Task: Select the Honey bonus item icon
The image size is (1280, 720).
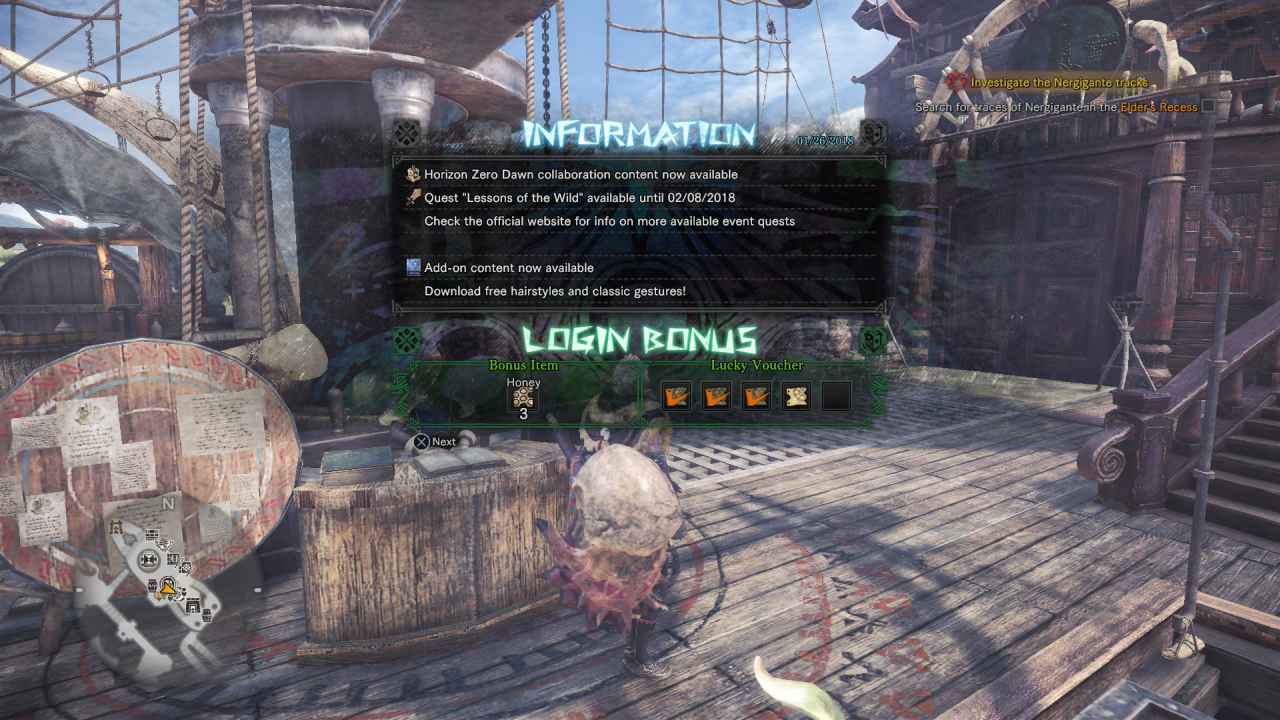Action: 524,396
